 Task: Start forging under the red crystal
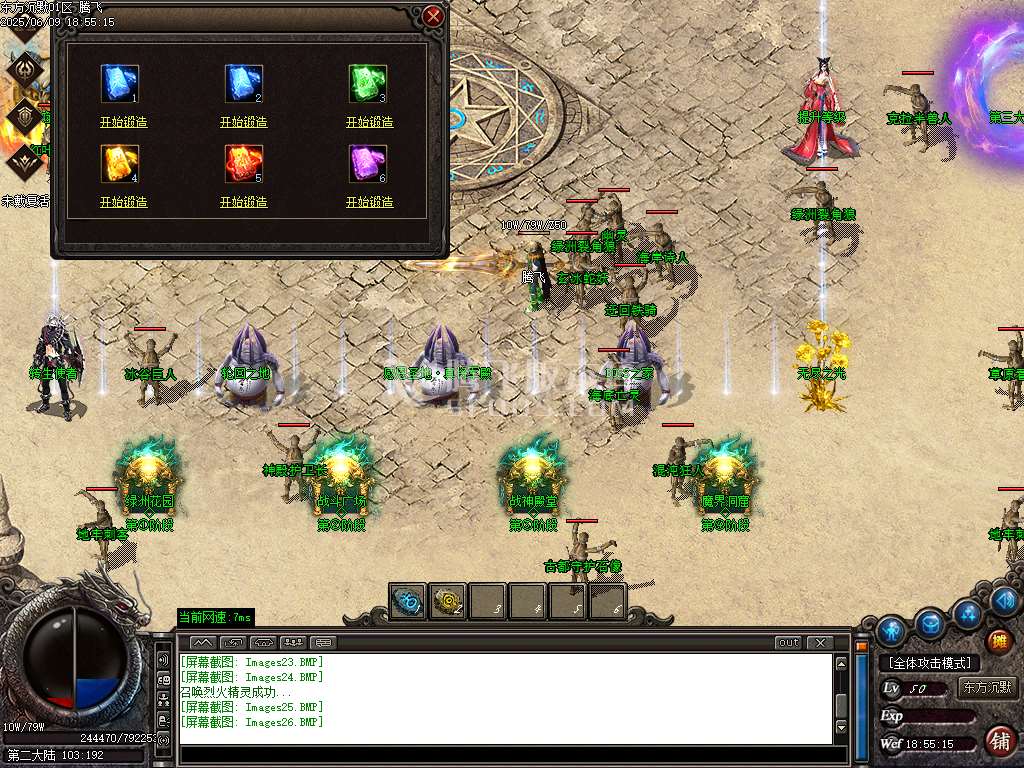tap(243, 202)
